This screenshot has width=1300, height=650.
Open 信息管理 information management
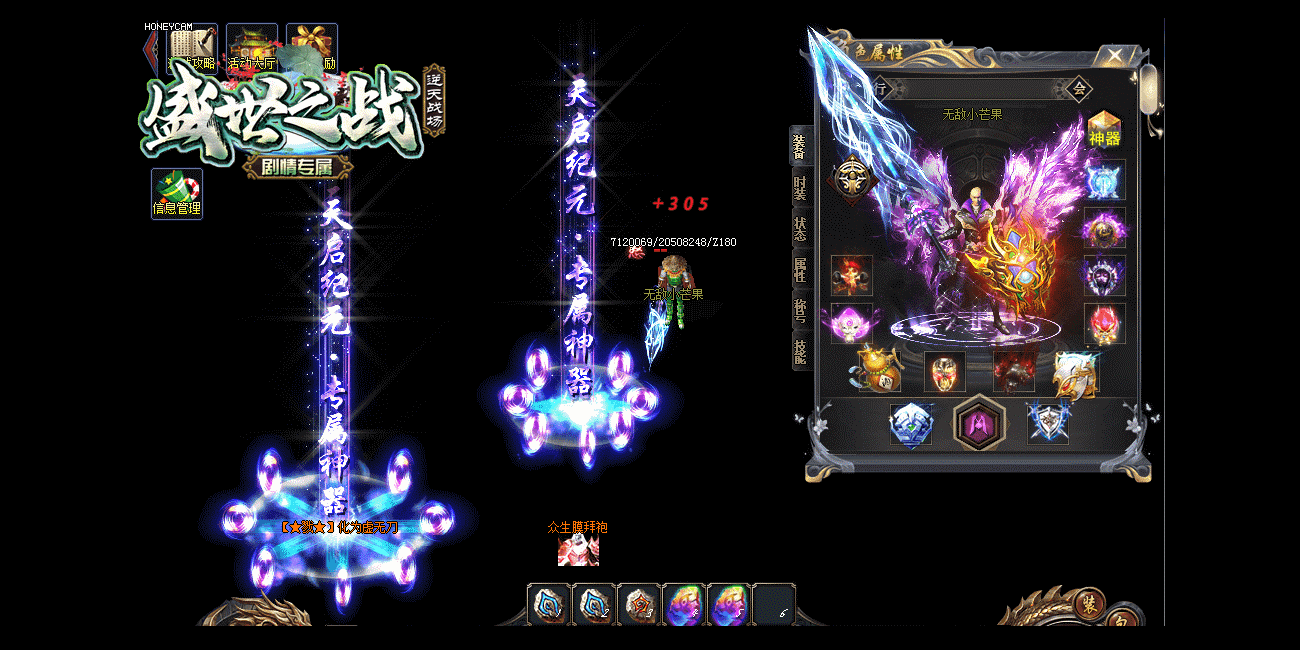[177, 194]
